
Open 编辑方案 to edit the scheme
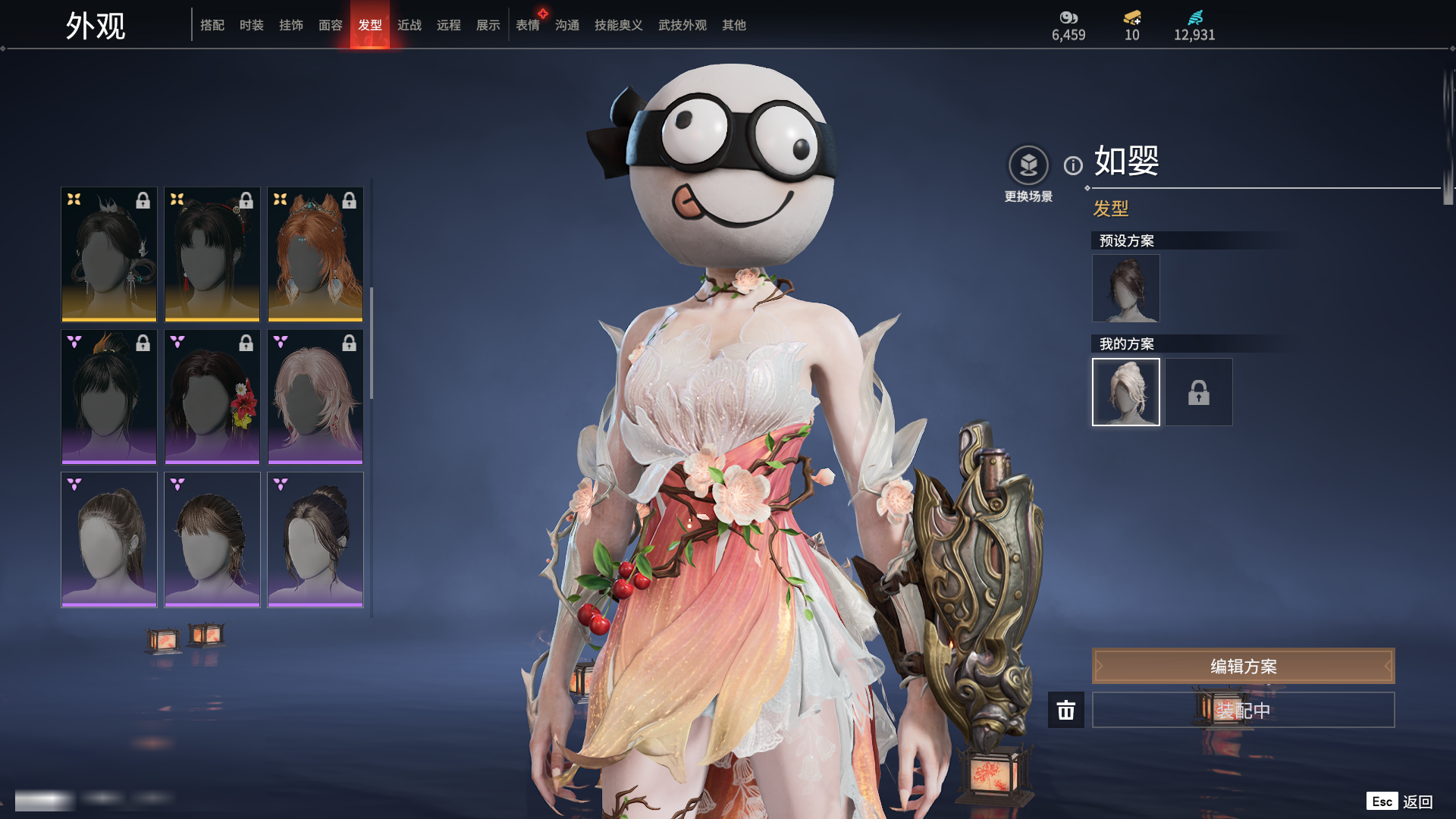click(x=1243, y=666)
